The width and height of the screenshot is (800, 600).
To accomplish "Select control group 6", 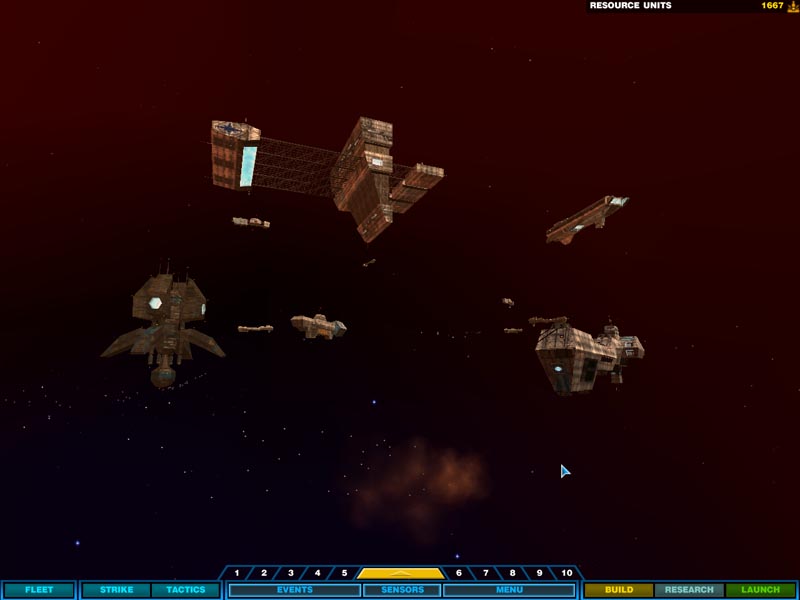I will tap(459, 573).
